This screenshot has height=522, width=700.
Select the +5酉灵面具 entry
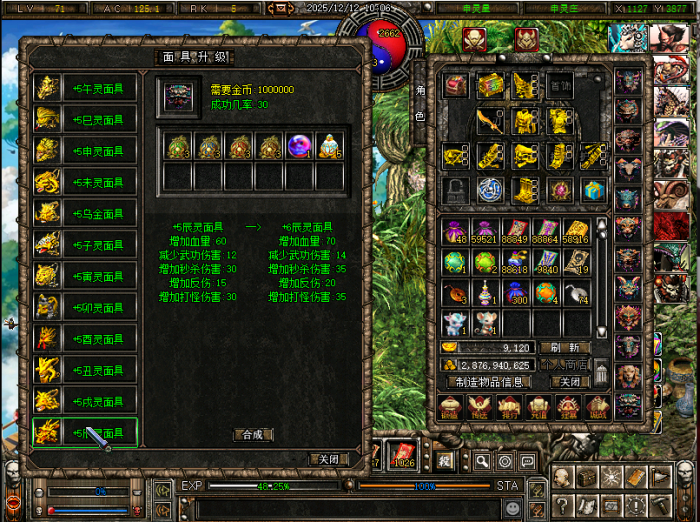(x=85, y=338)
